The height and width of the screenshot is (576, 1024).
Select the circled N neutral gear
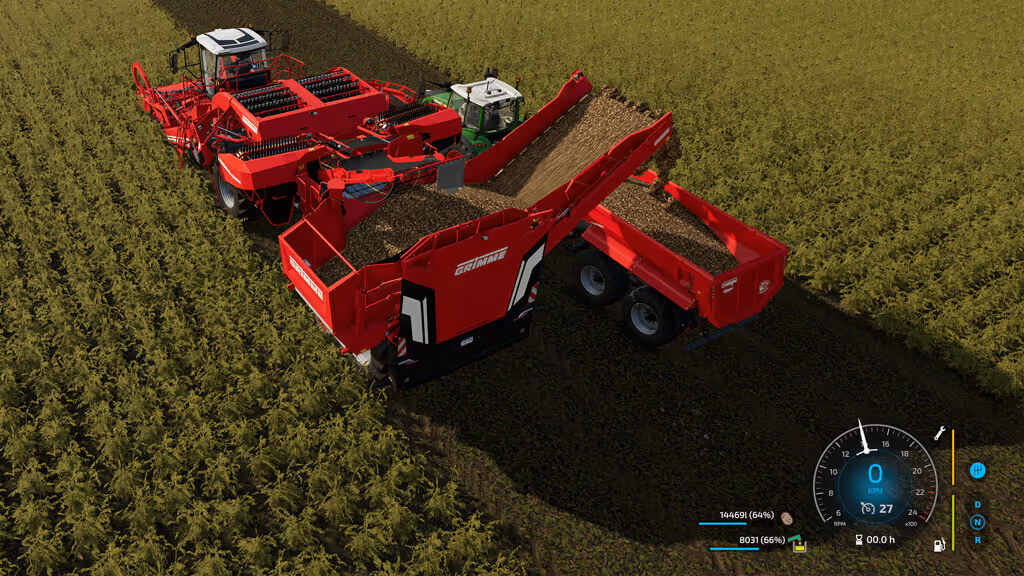pyautogui.click(x=977, y=522)
